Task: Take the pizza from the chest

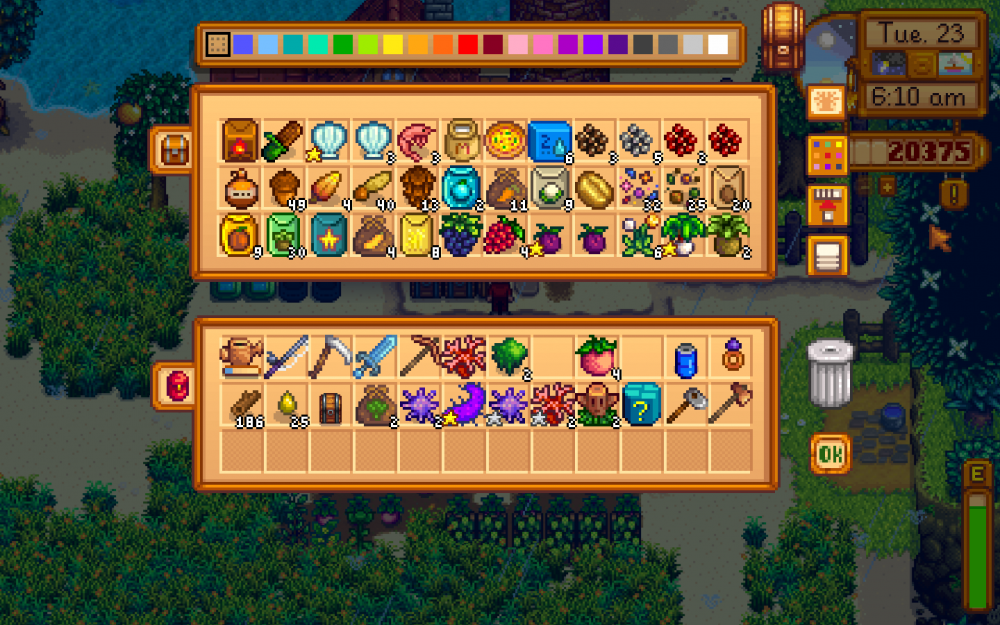Action: 506,140
